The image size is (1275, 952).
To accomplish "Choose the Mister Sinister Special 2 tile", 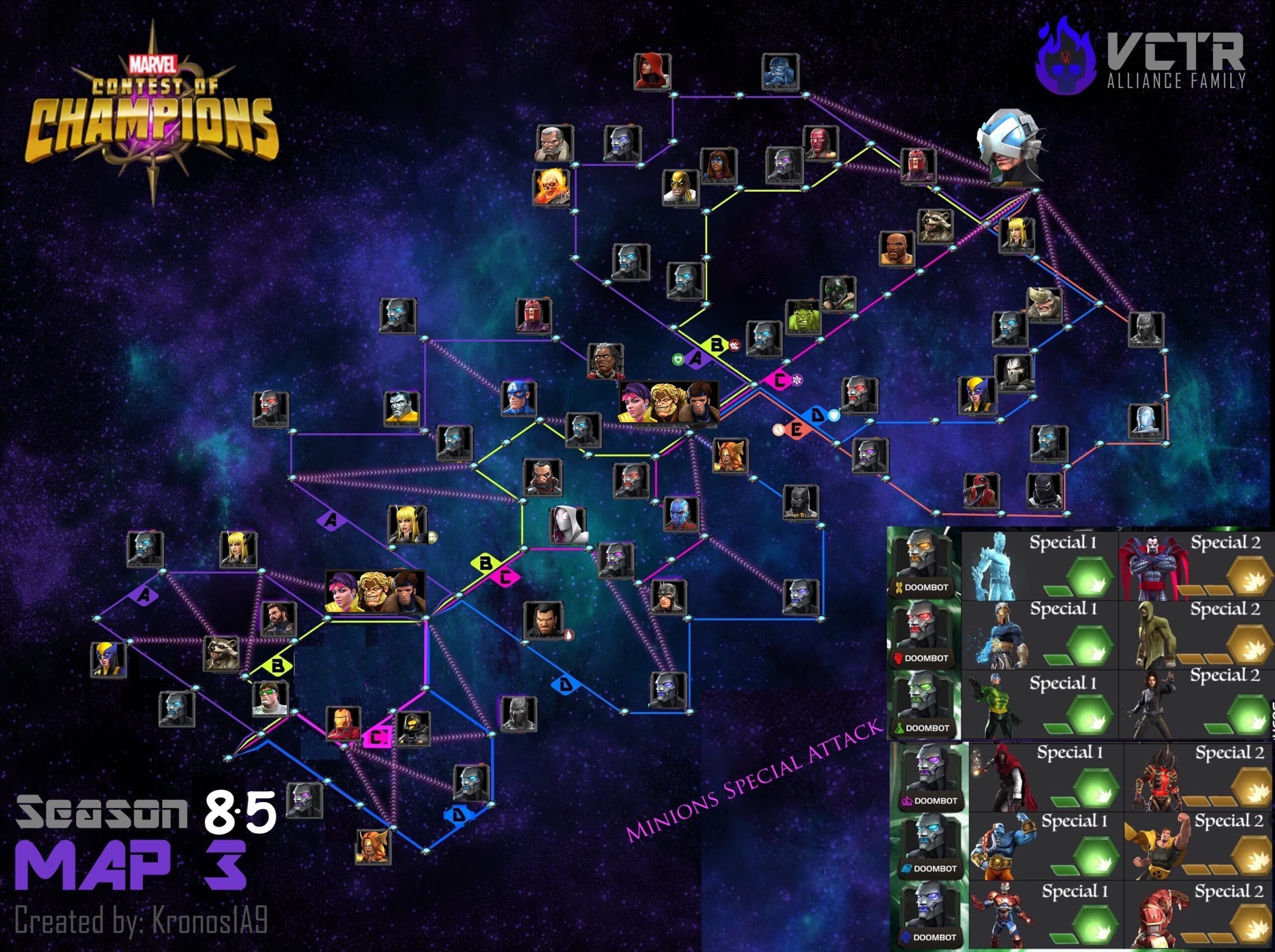I will (1197, 565).
